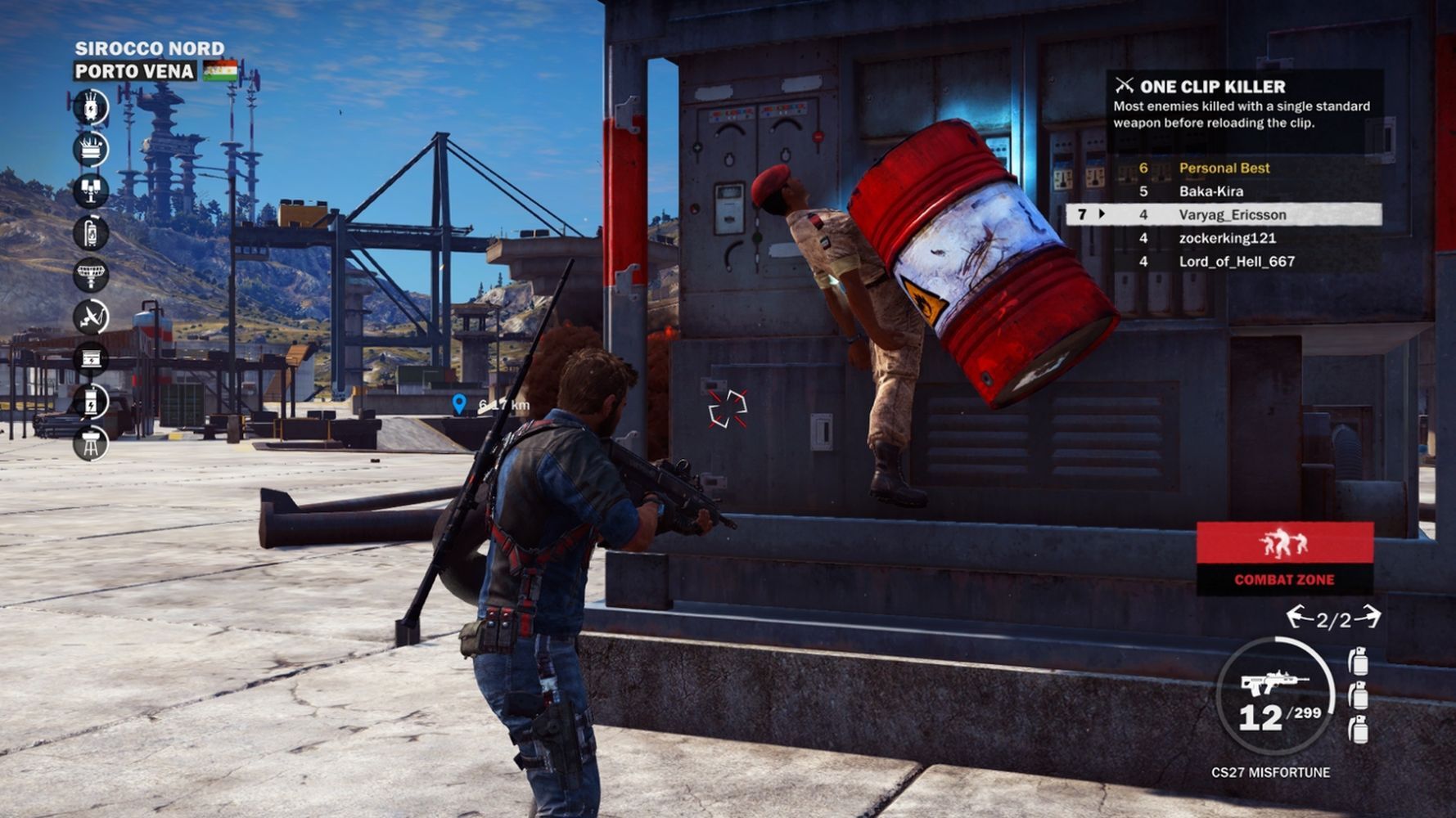Screen dimensions: 1456x818
Task: Select the top grenade icon
Action: click(x=1357, y=661)
